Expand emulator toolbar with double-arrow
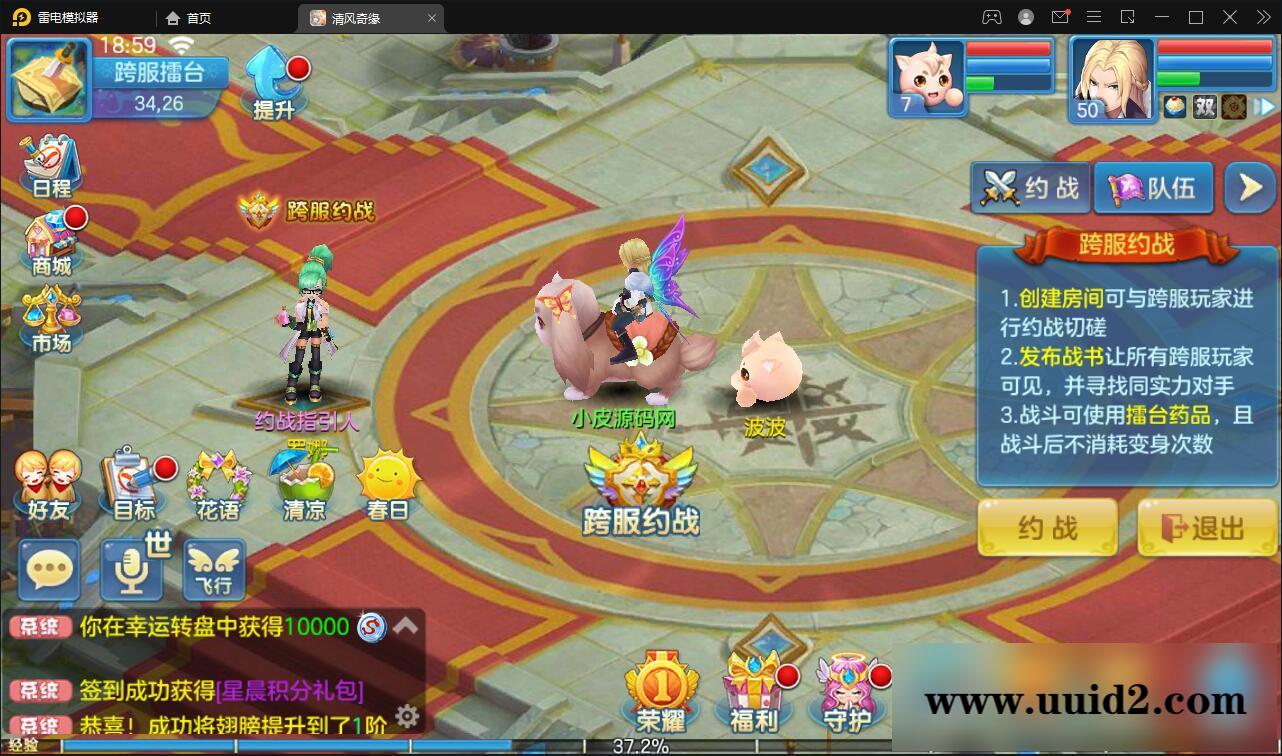The height and width of the screenshot is (756, 1282). pyautogui.click(x=1263, y=17)
